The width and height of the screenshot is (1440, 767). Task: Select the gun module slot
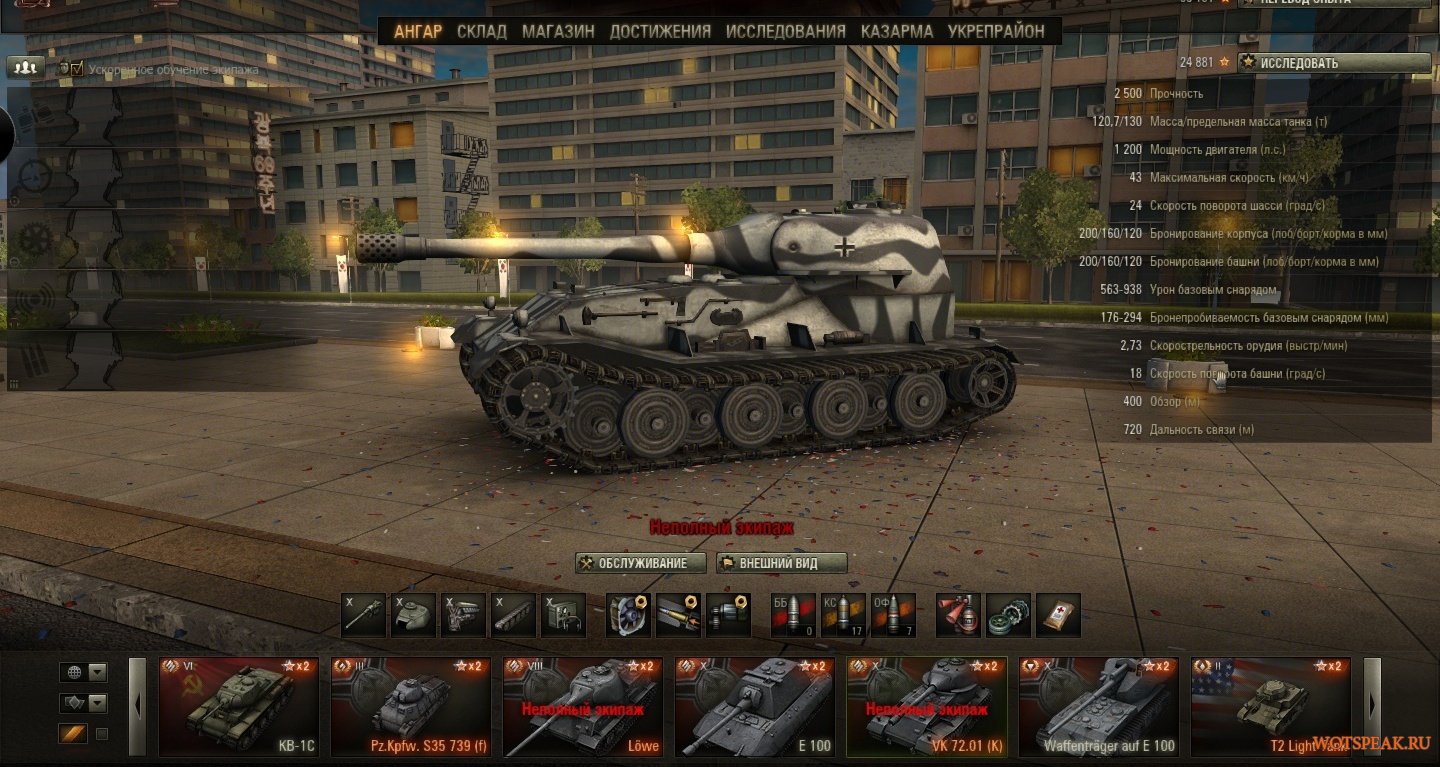point(363,615)
